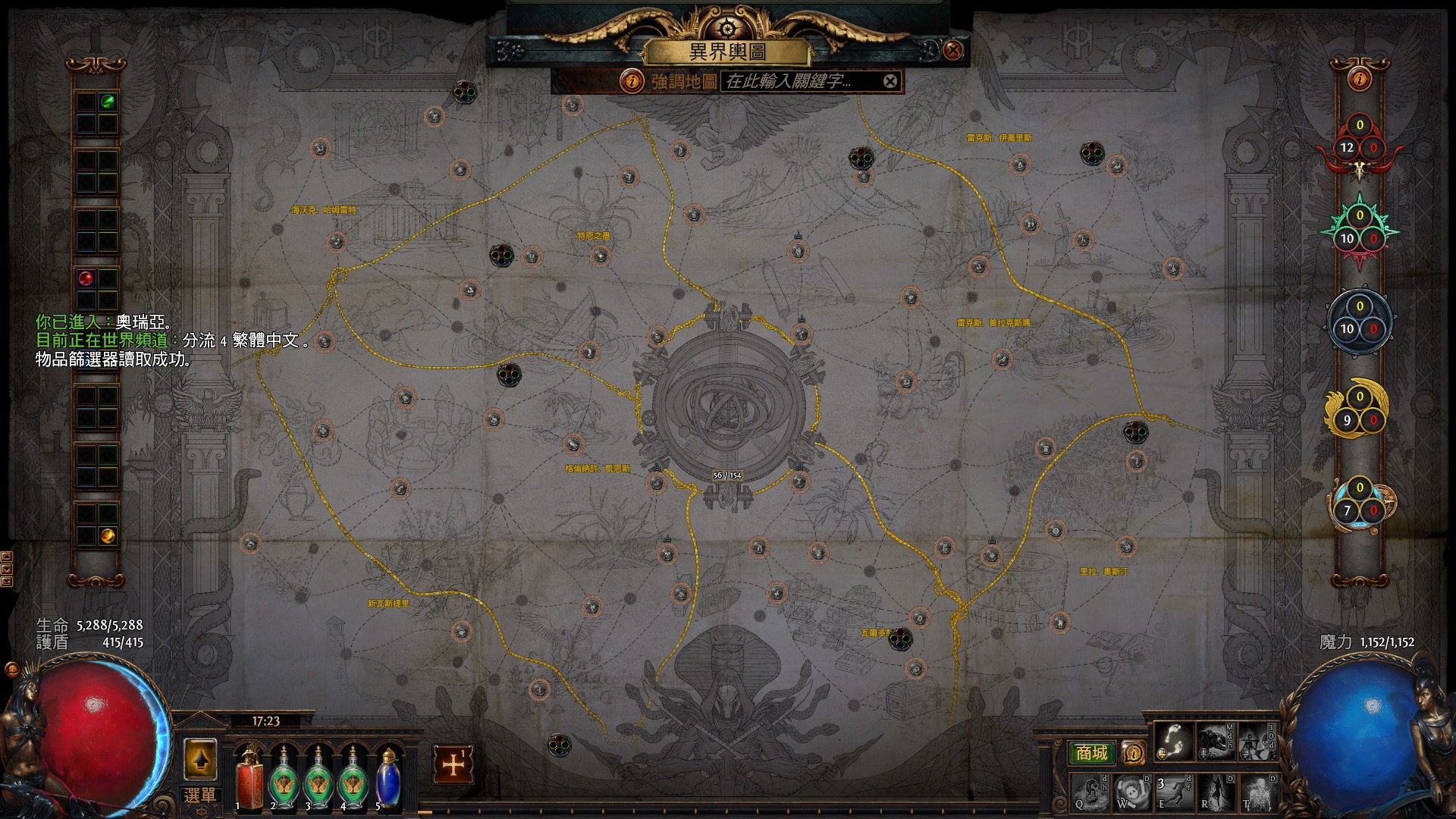The width and height of the screenshot is (1456, 819).
Task: Open the chat info speech-bubble icon
Action: (1134, 753)
